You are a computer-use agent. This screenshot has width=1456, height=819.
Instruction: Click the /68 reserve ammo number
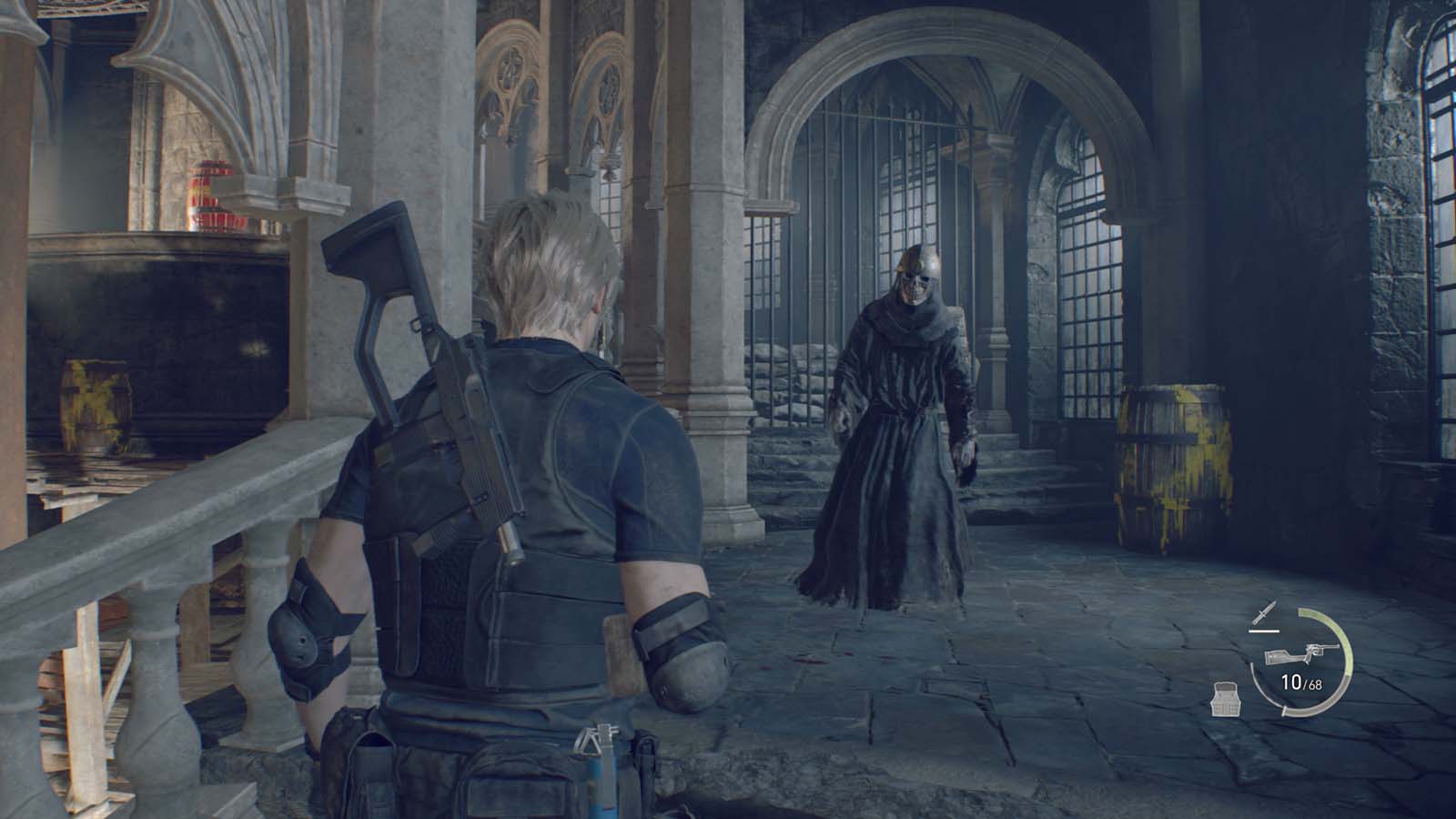(x=1314, y=684)
